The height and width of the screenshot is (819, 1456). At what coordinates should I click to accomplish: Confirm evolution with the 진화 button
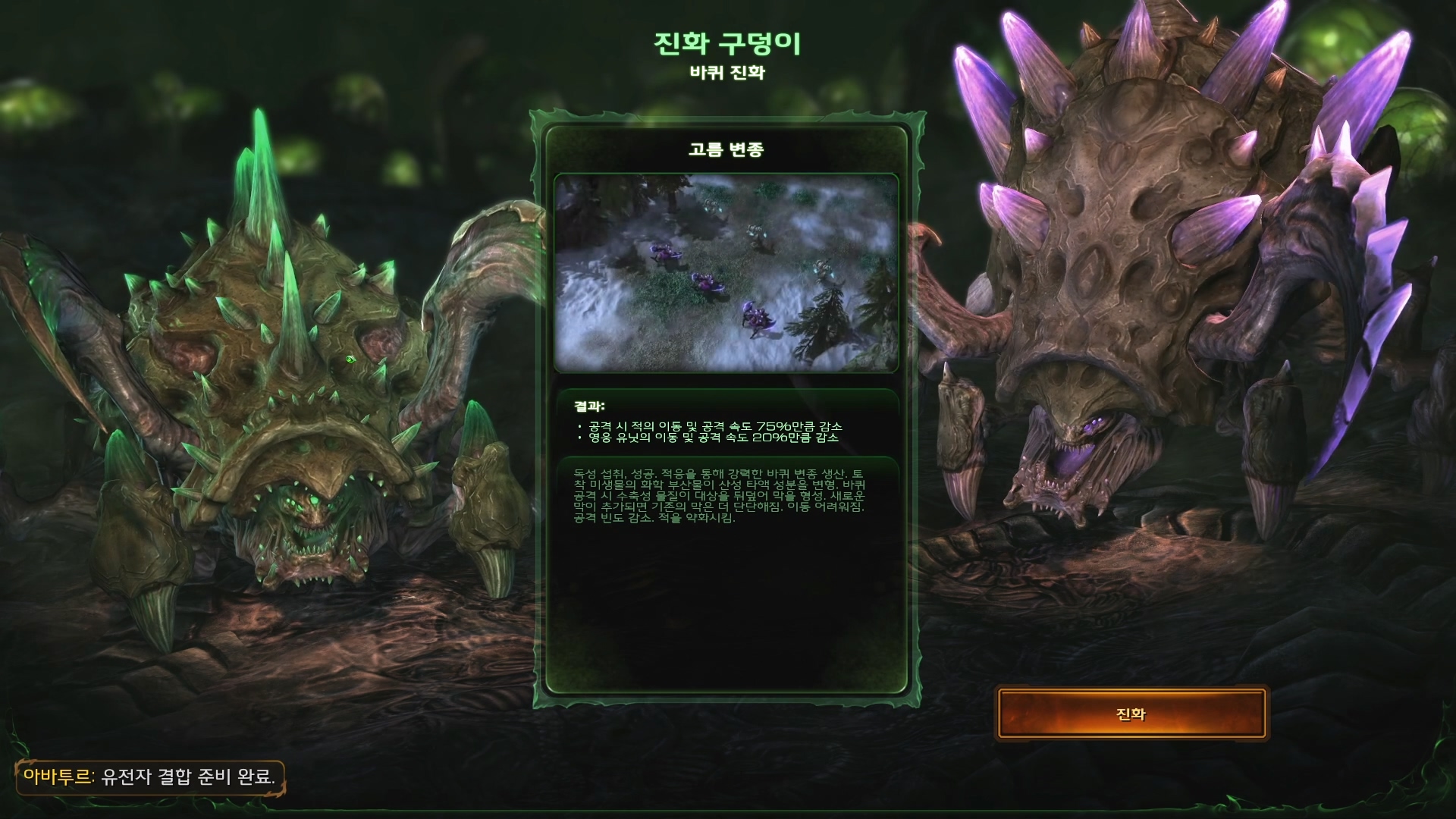click(1131, 714)
